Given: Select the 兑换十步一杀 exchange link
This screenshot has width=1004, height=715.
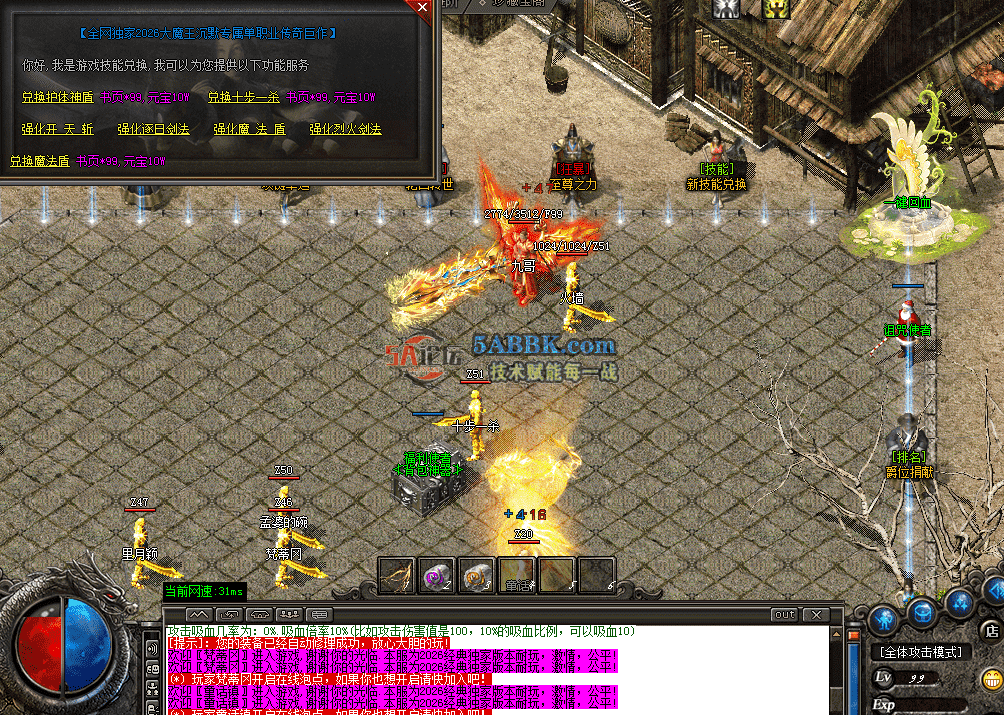Looking at the screenshot, I should pos(243,98).
